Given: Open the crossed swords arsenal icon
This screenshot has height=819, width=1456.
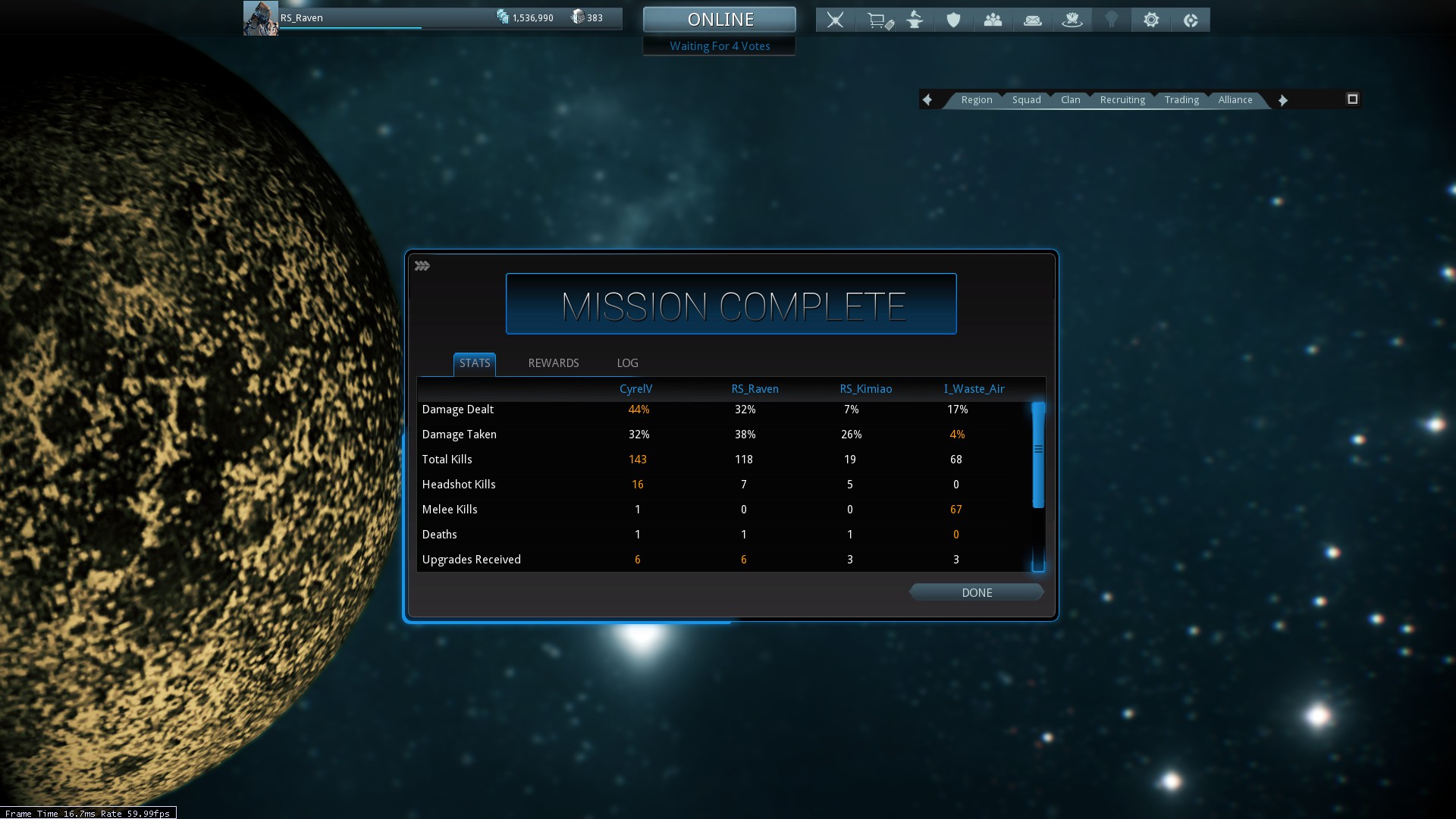Looking at the screenshot, I should 835,20.
